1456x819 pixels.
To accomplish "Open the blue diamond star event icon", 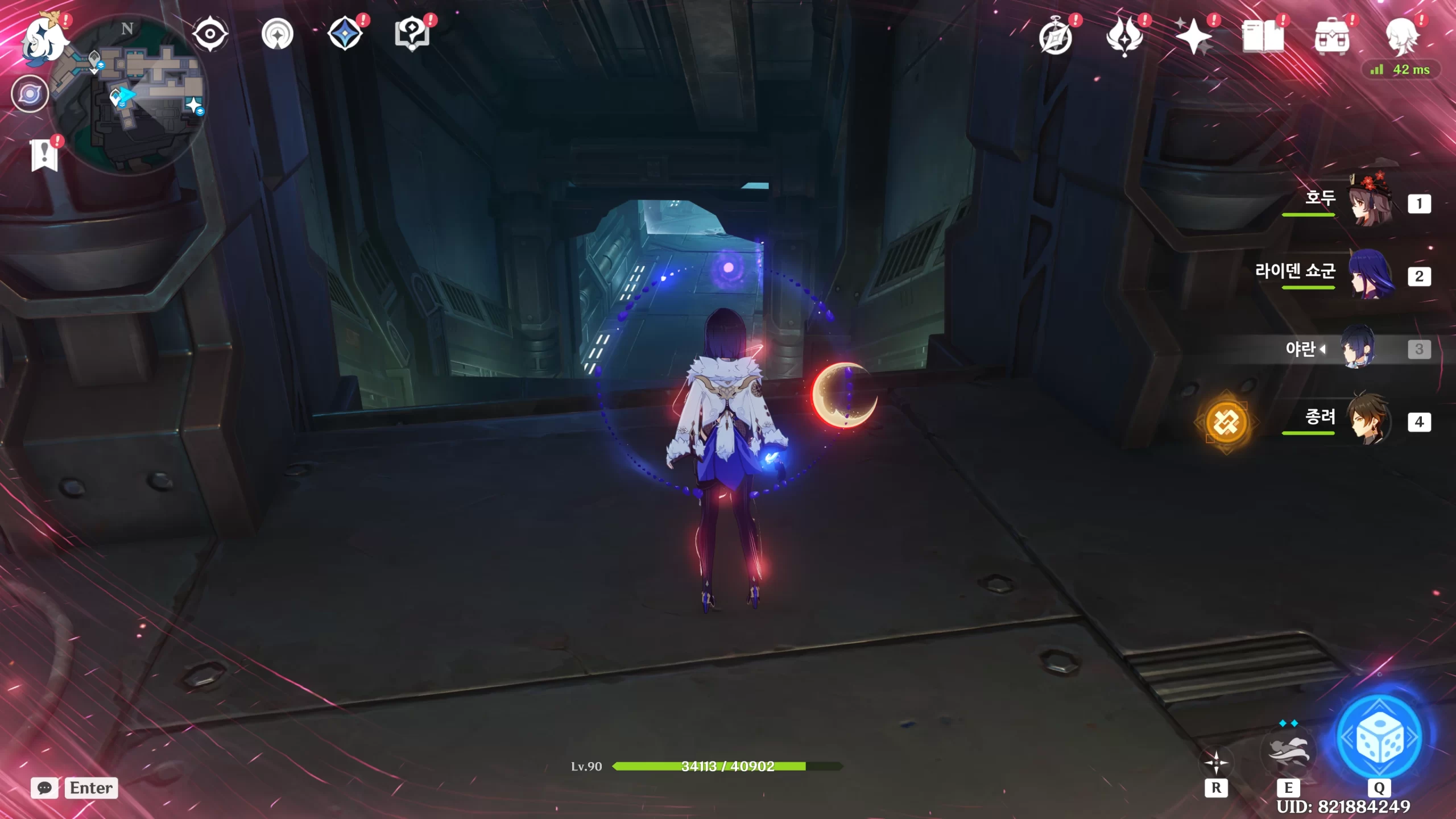I will click(345, 34).
